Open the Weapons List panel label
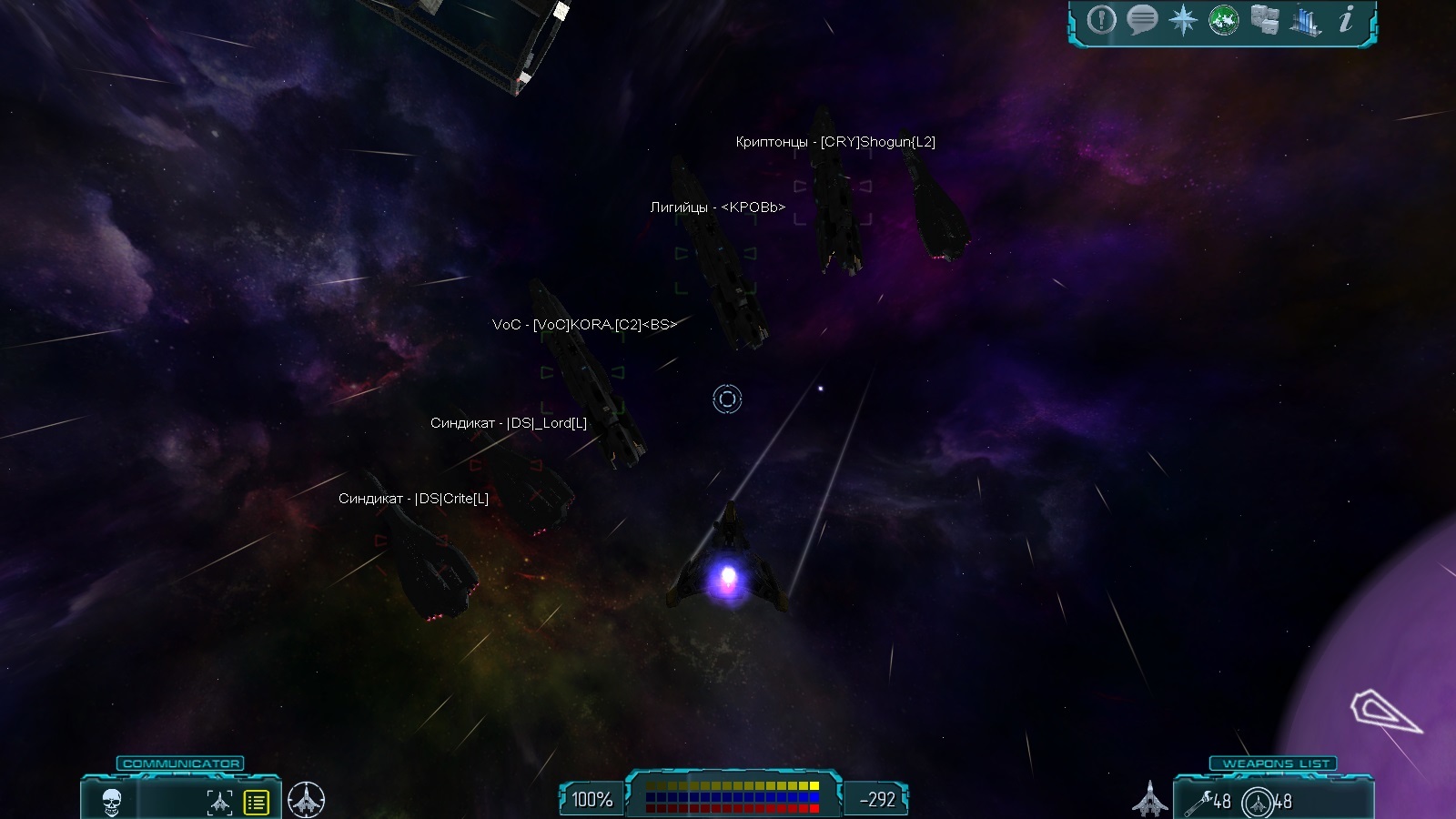This screenshot has width=1456, height=819. [x=1275, y=763]
